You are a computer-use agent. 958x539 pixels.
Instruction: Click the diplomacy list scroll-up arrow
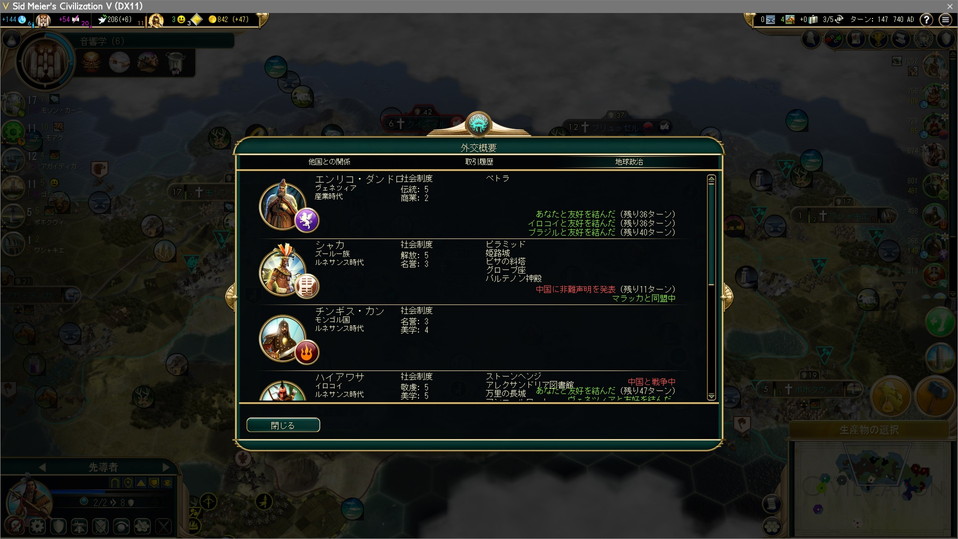pos(711,180)
